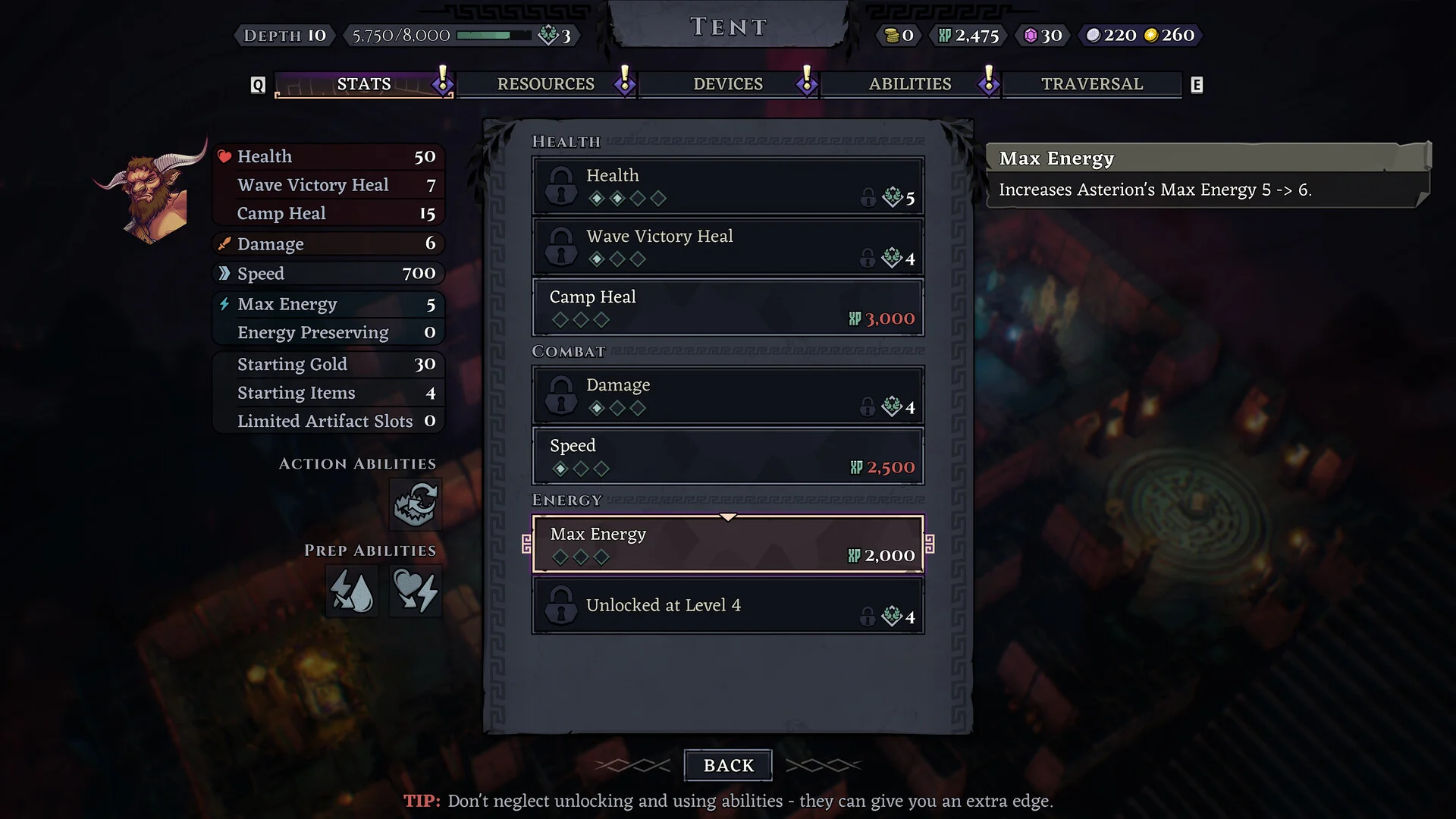
Task: Select the locked Health upgrade row
Action: 727,186
